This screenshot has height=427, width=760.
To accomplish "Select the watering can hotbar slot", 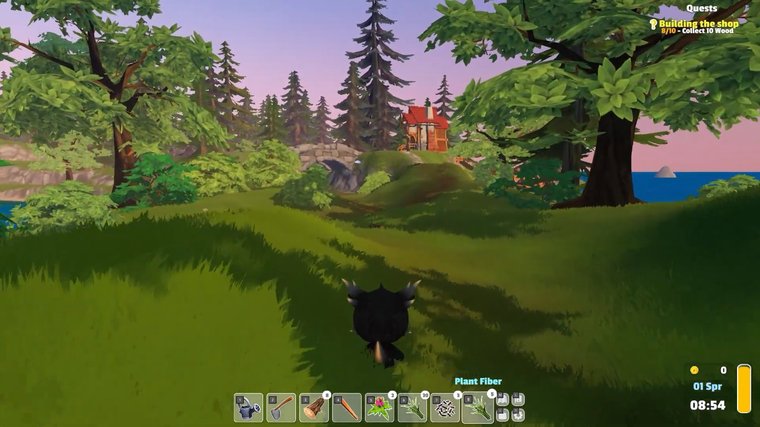I will (249, 407).
